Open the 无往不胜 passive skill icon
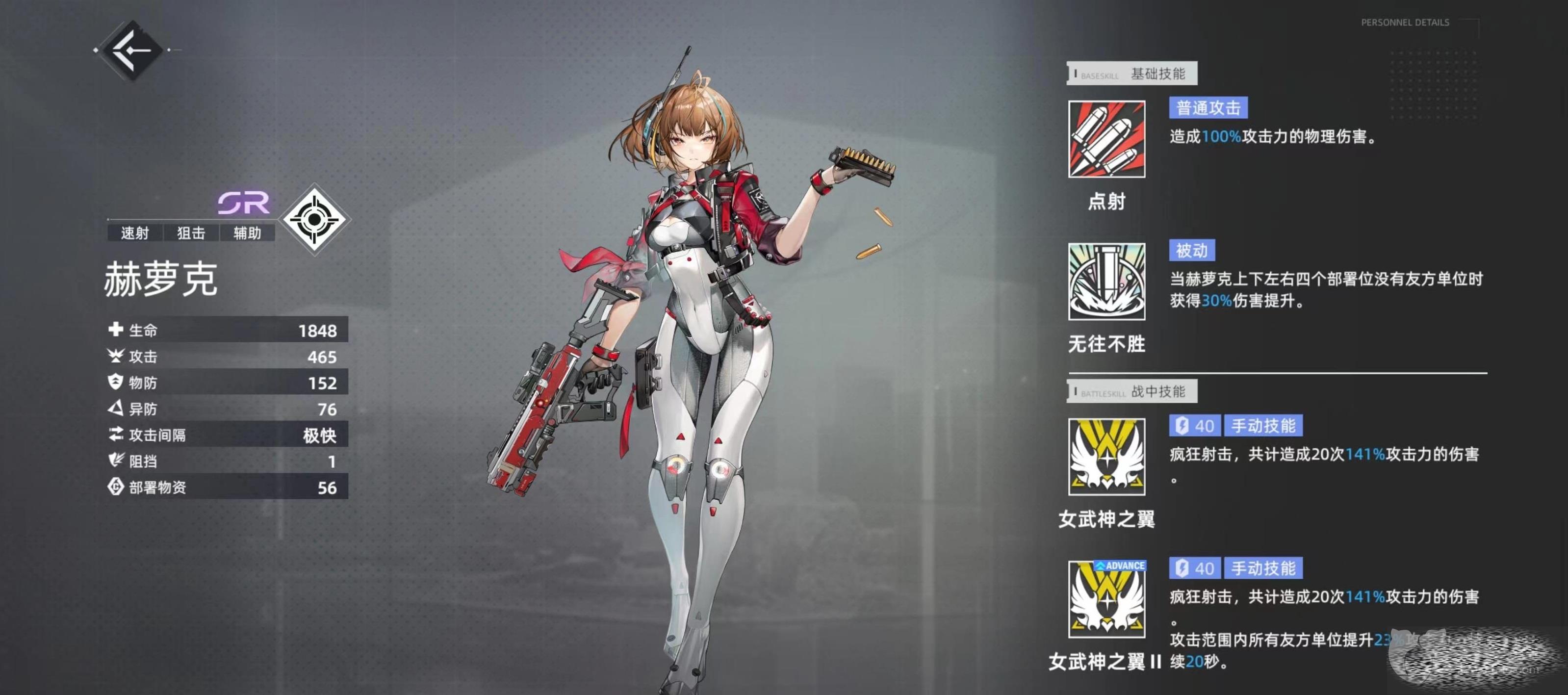Screen dimensions: 1568x695 pyautogui.click(x=1106, y=281)
